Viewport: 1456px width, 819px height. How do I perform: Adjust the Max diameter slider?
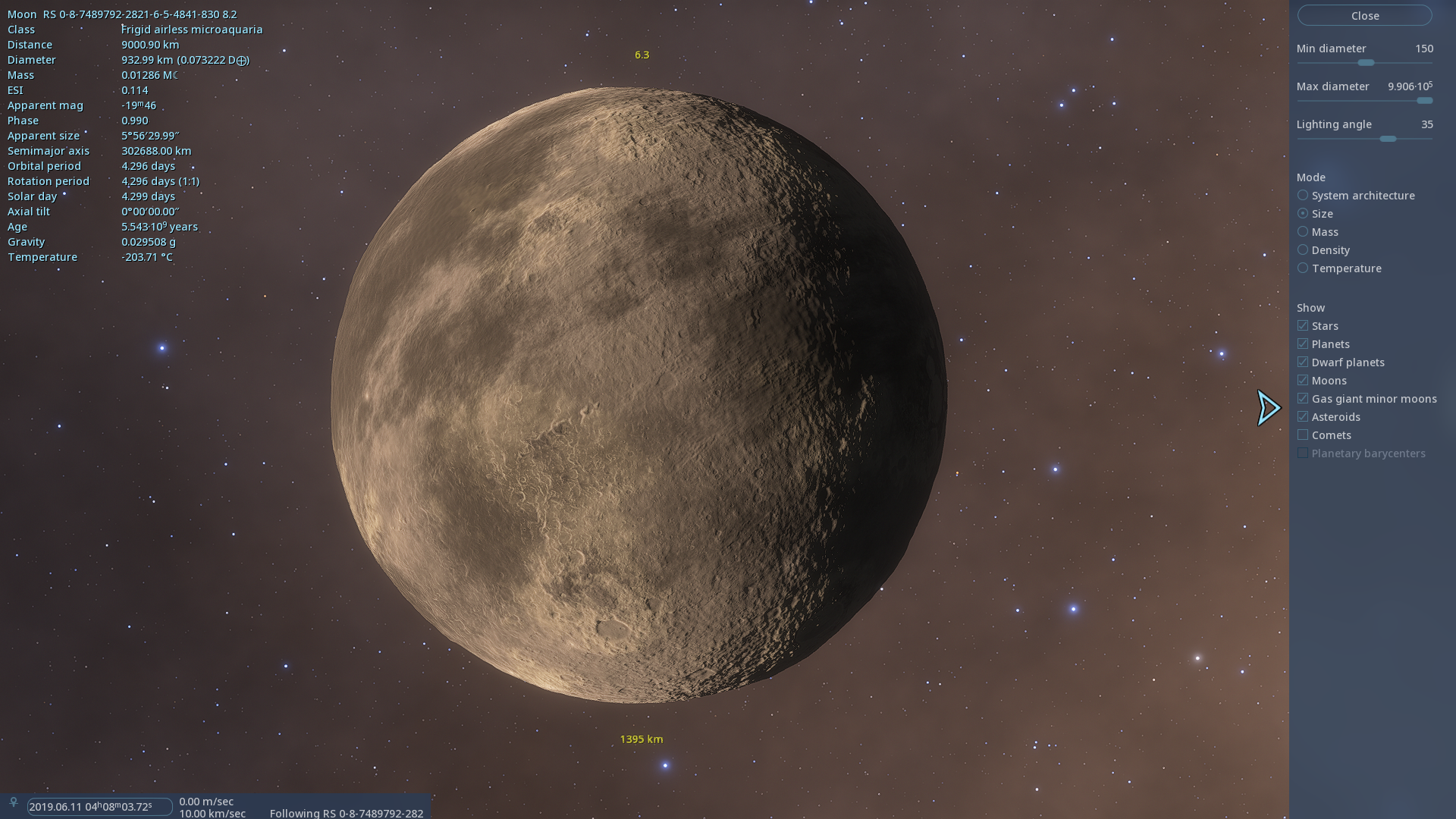1424,101
